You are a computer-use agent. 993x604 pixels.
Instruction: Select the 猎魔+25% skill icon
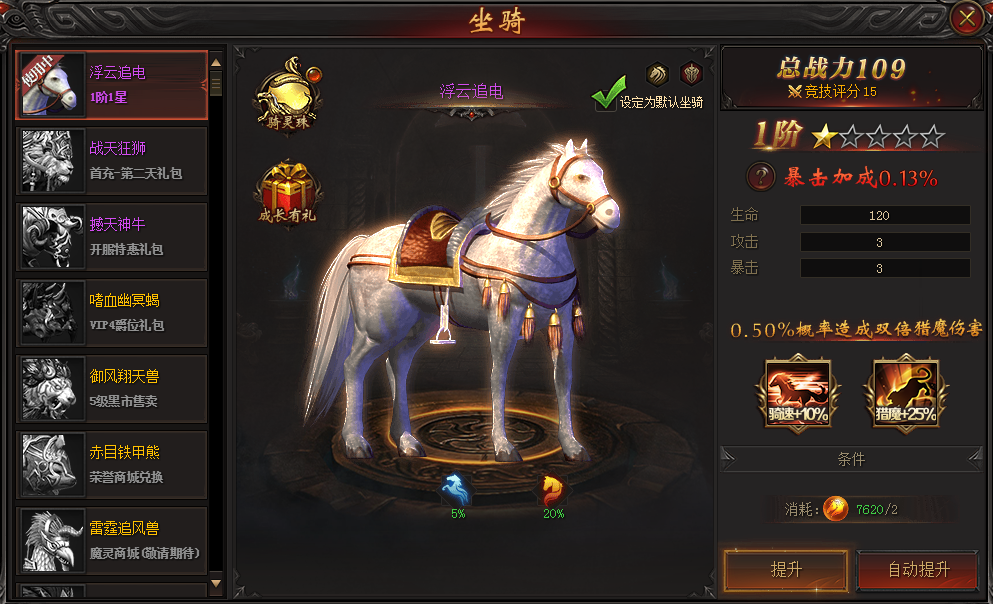point(905,392)
